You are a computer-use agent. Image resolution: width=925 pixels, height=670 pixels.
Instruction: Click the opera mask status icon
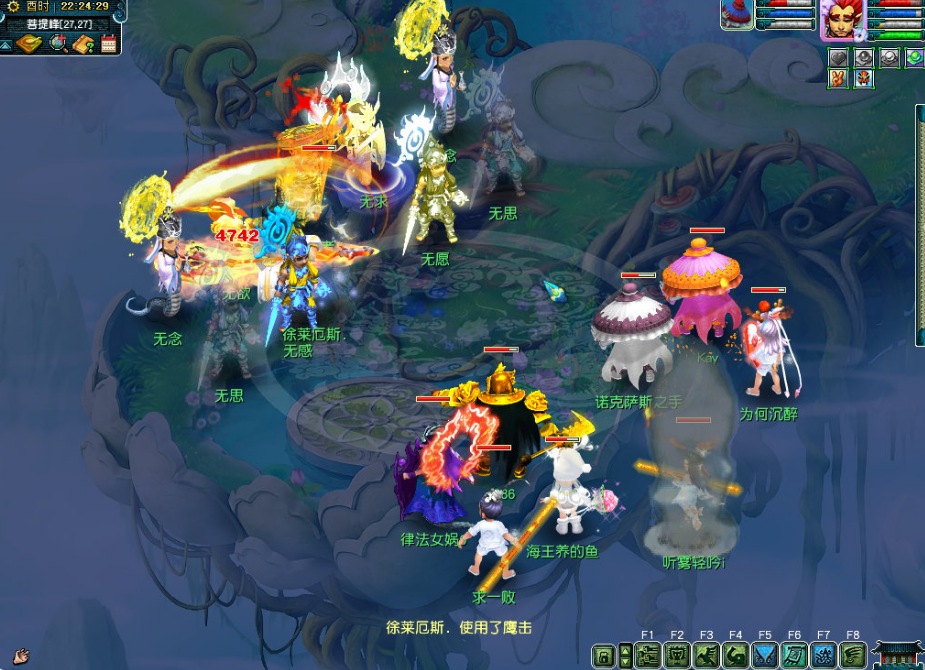pyautogui.click(x=863, y=79)
